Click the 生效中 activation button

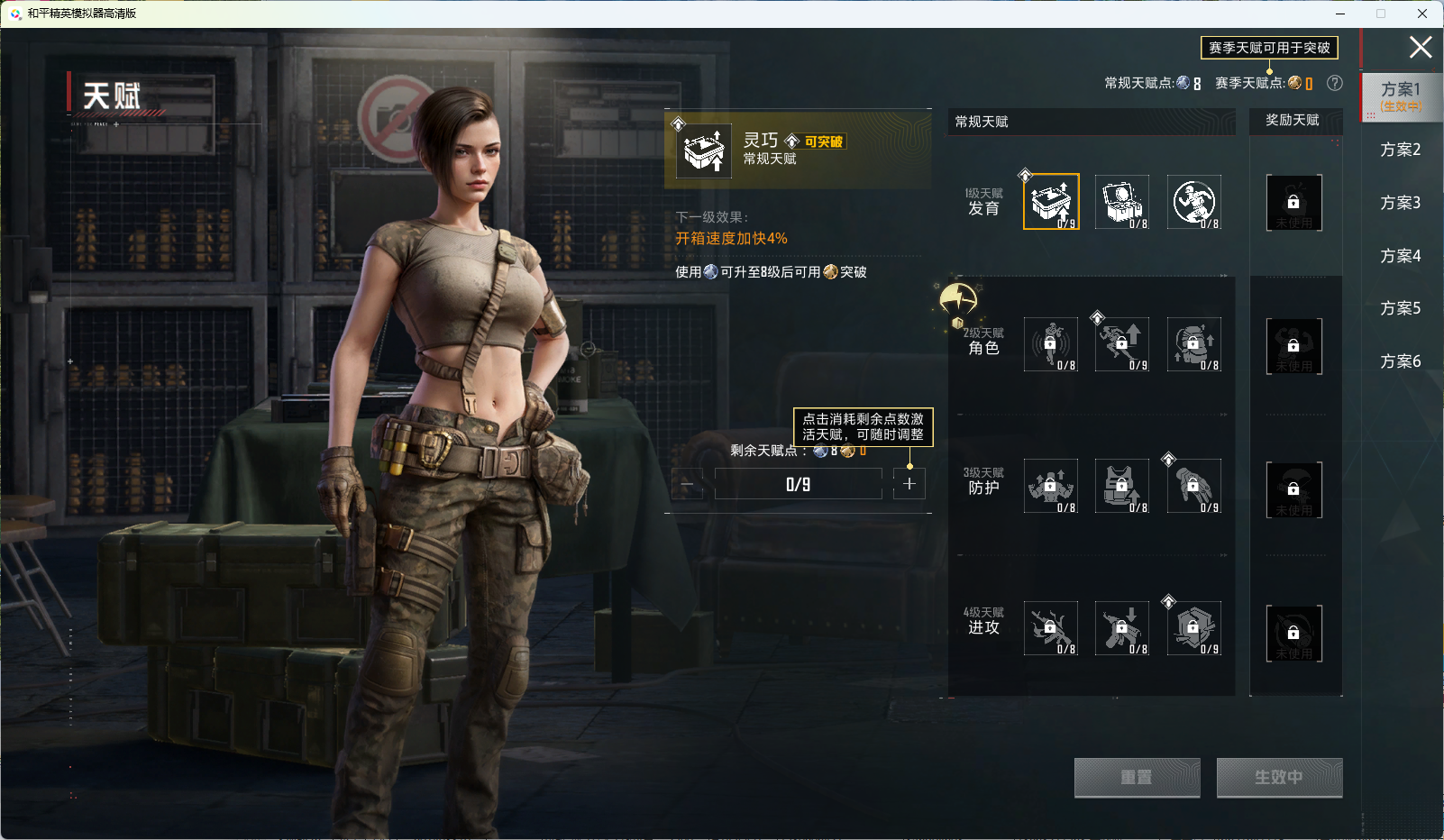[1279, 777]
